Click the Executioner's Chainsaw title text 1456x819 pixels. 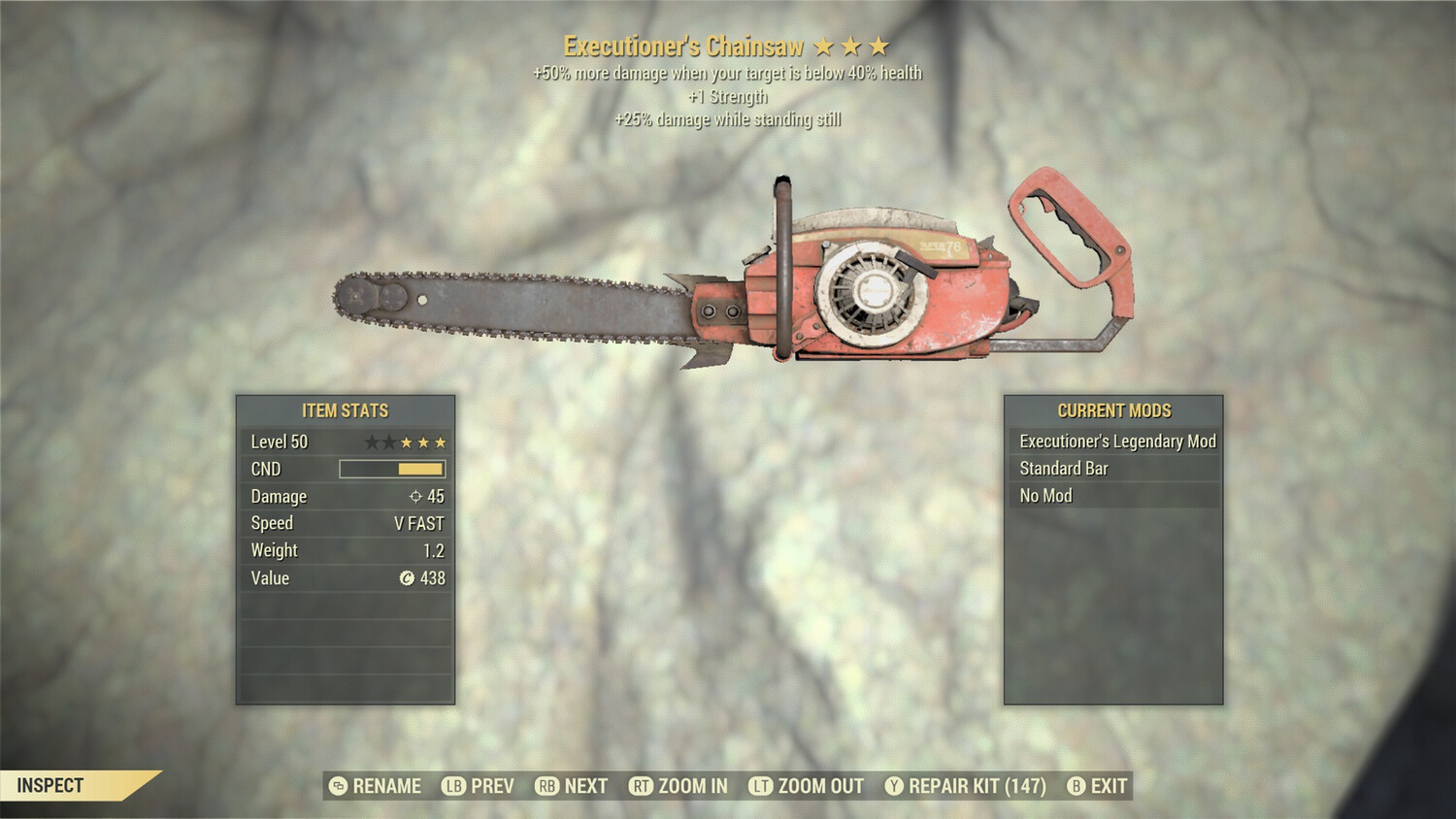click(x=681, y=44)
